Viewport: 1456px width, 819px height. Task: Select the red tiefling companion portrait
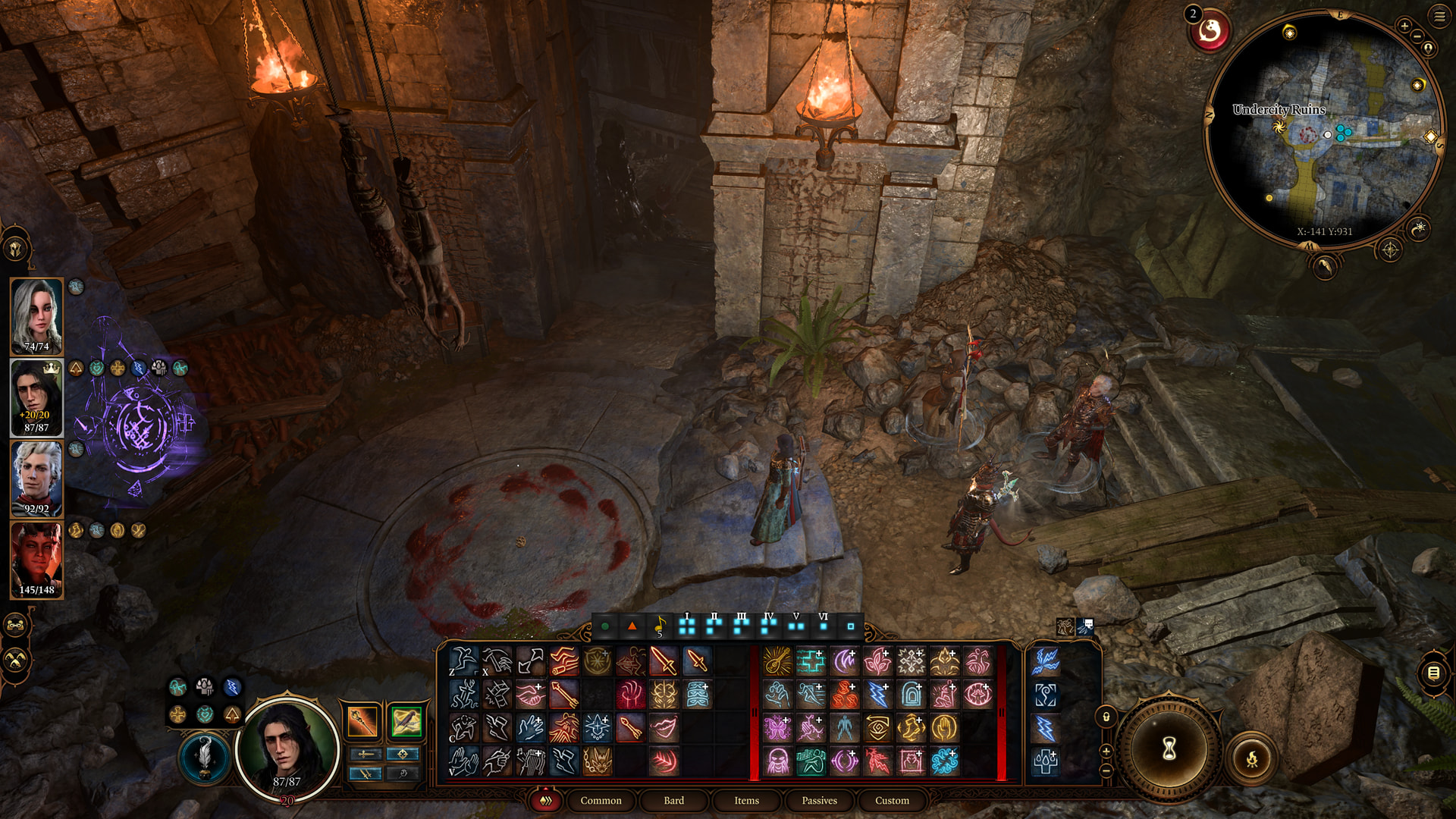pos(36,560)
